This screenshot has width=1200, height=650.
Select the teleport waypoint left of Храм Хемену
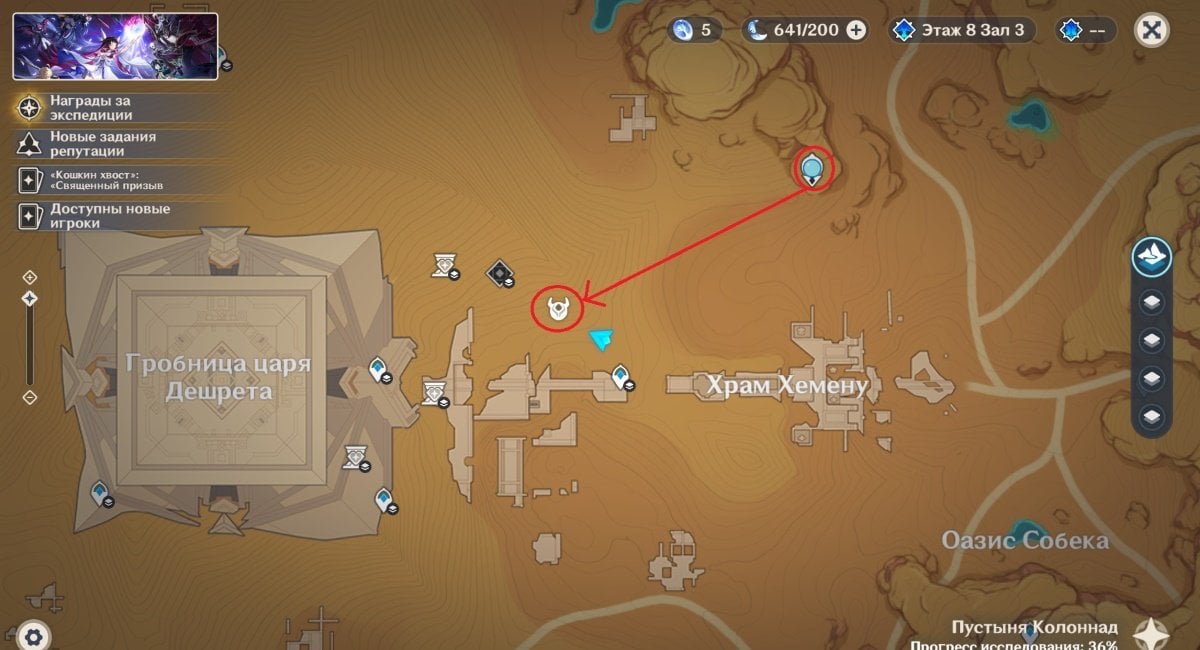point(621,377)
